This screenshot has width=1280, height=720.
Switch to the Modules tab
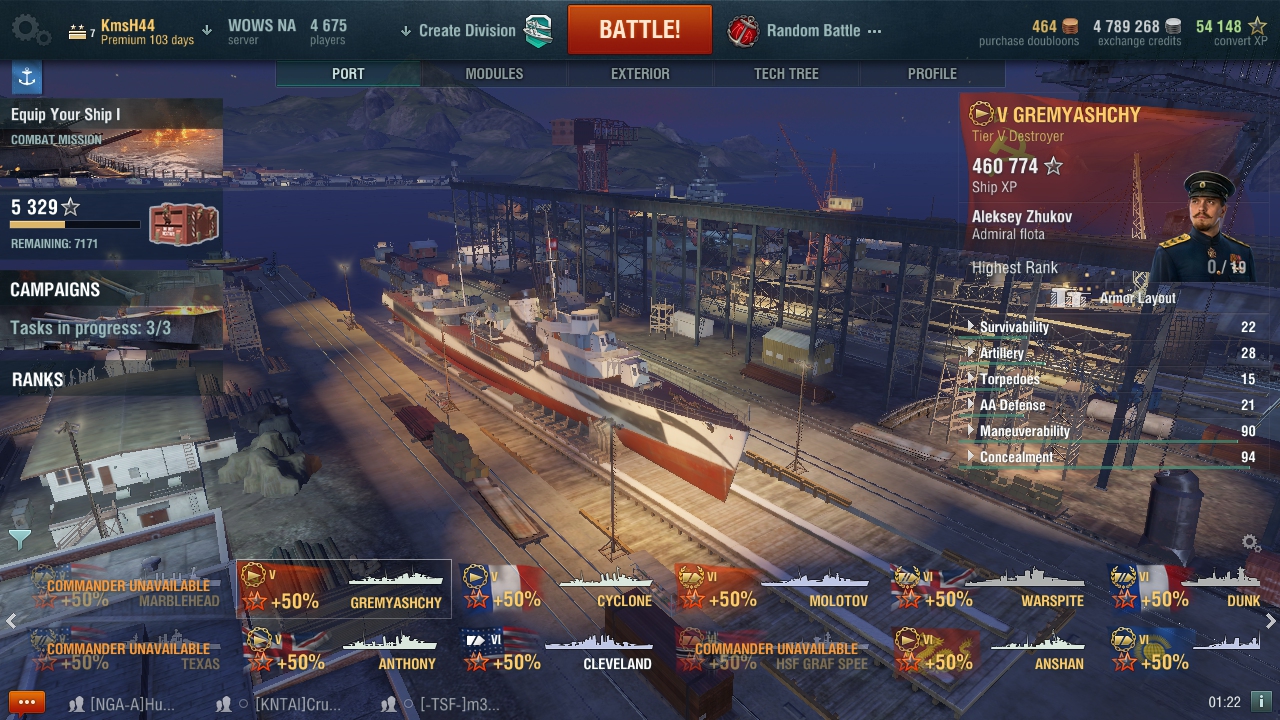(494, 74)
